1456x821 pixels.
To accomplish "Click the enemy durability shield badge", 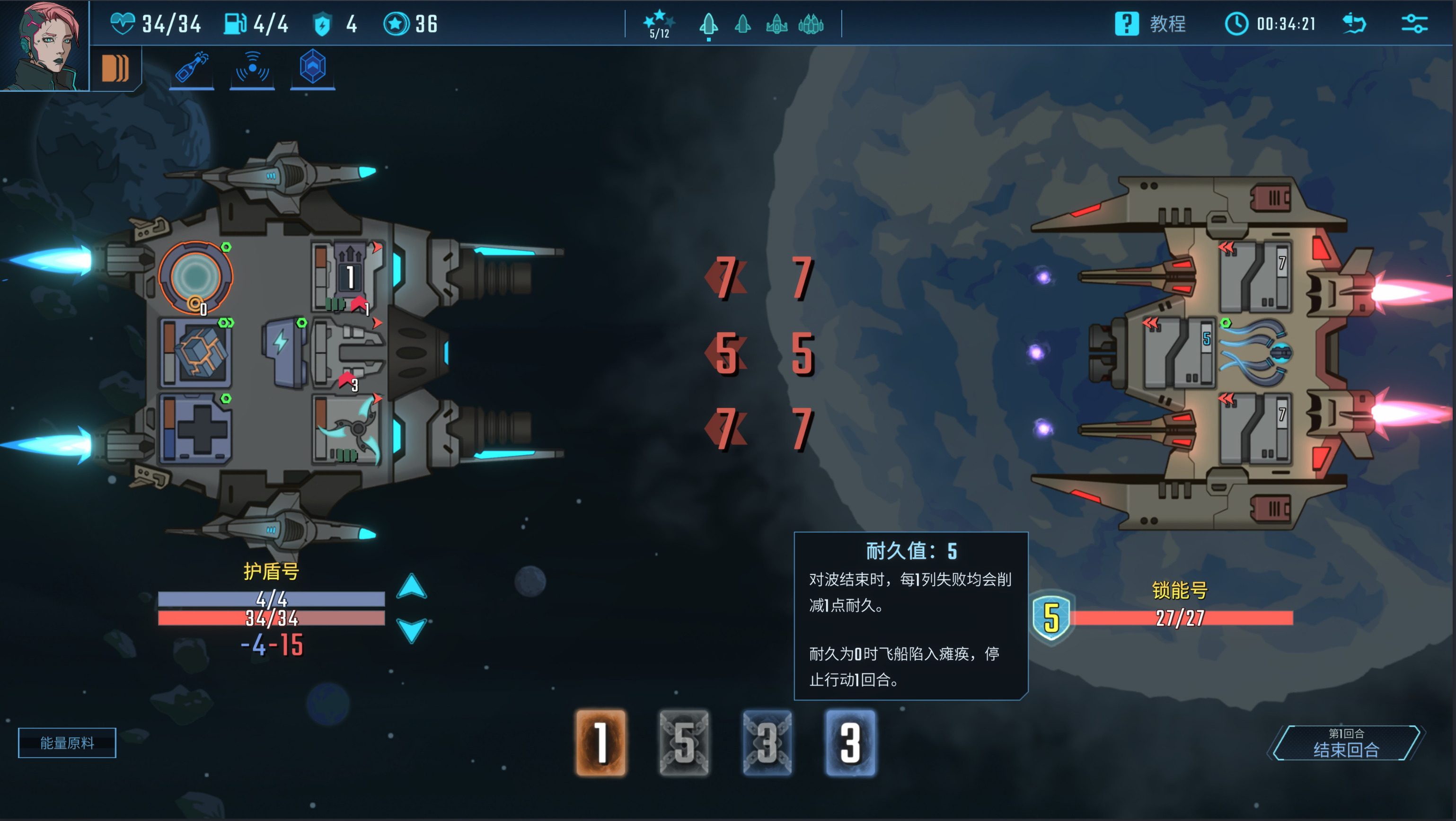I will [1051, 618].
